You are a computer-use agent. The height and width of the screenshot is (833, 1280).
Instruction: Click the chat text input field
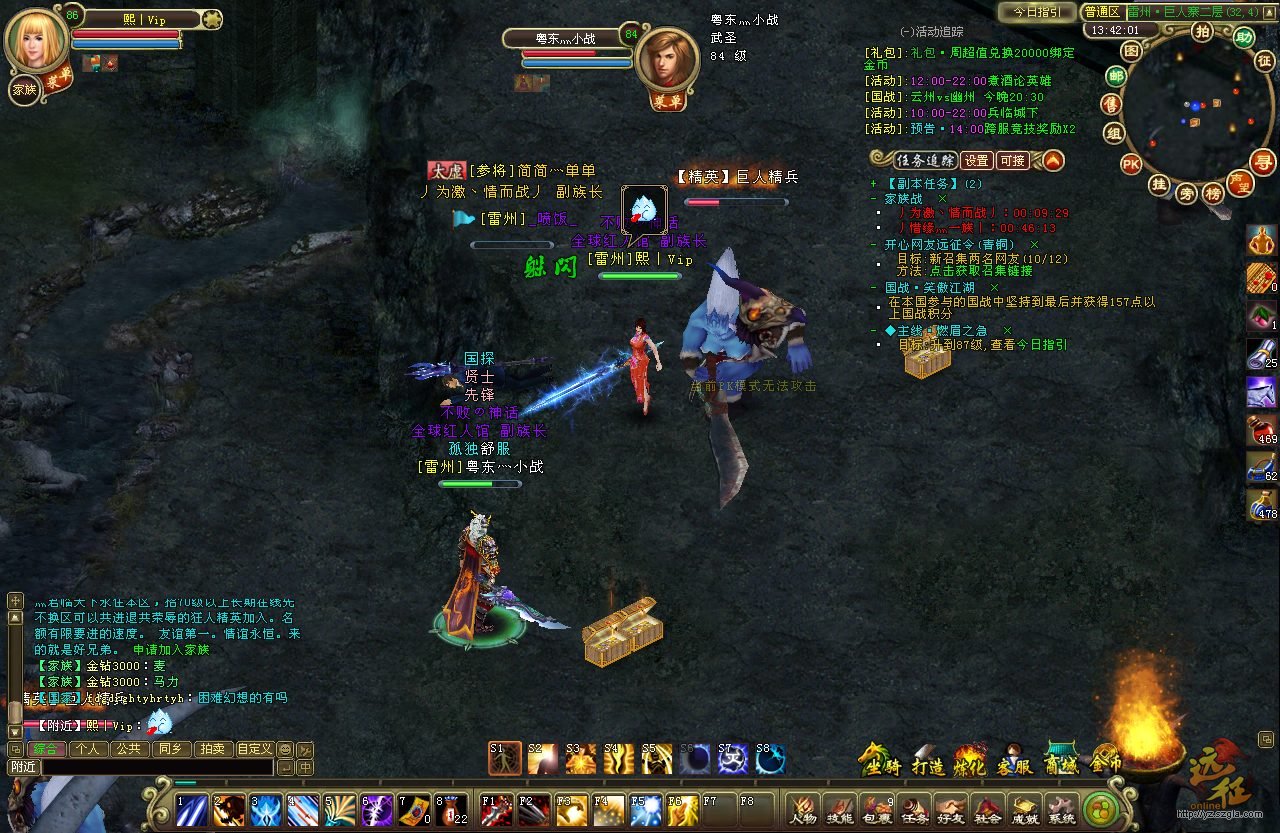point(155,767)
